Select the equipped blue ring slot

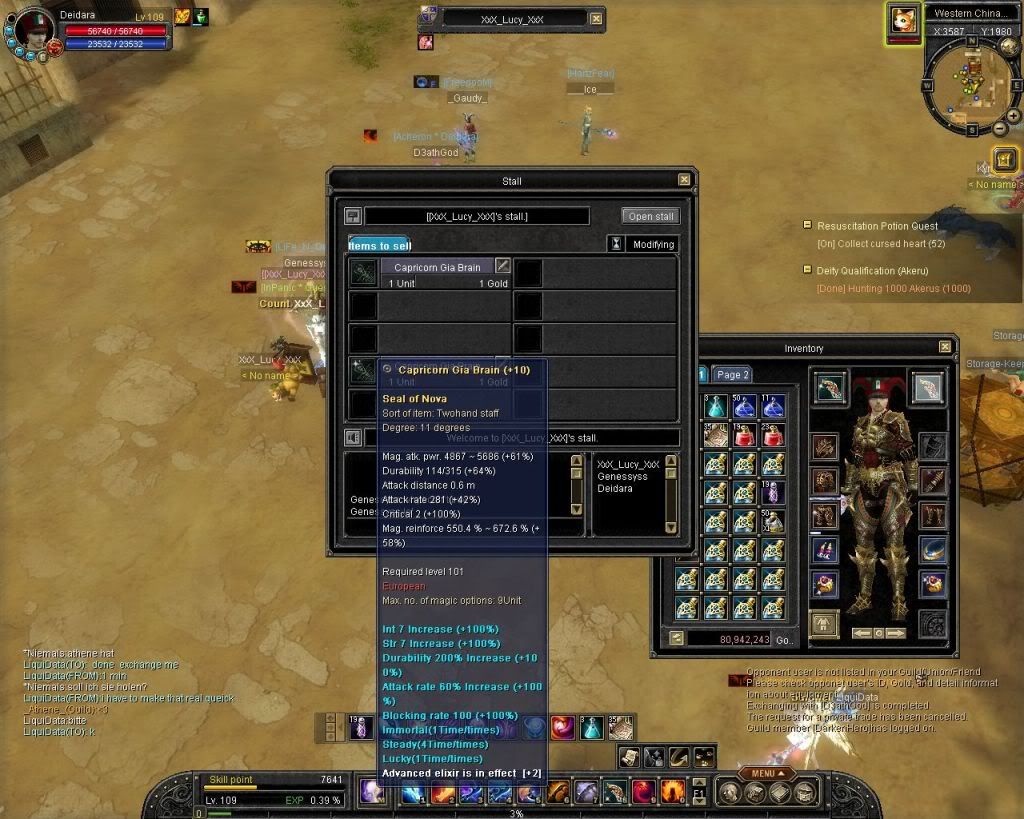[x=932, y=549]
